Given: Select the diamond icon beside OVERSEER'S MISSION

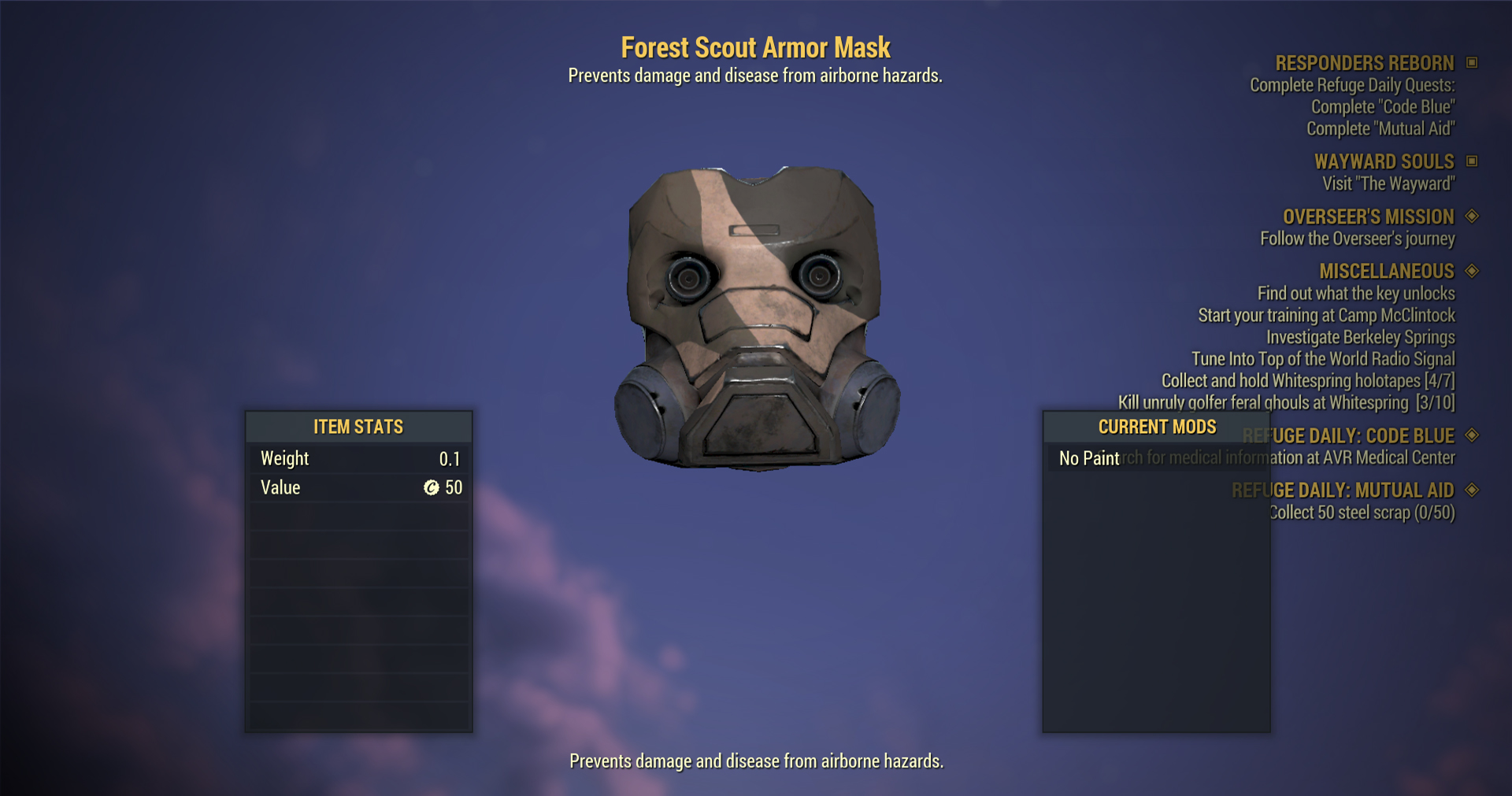Looking at the screenshot, I should [x=1472, y=217].
